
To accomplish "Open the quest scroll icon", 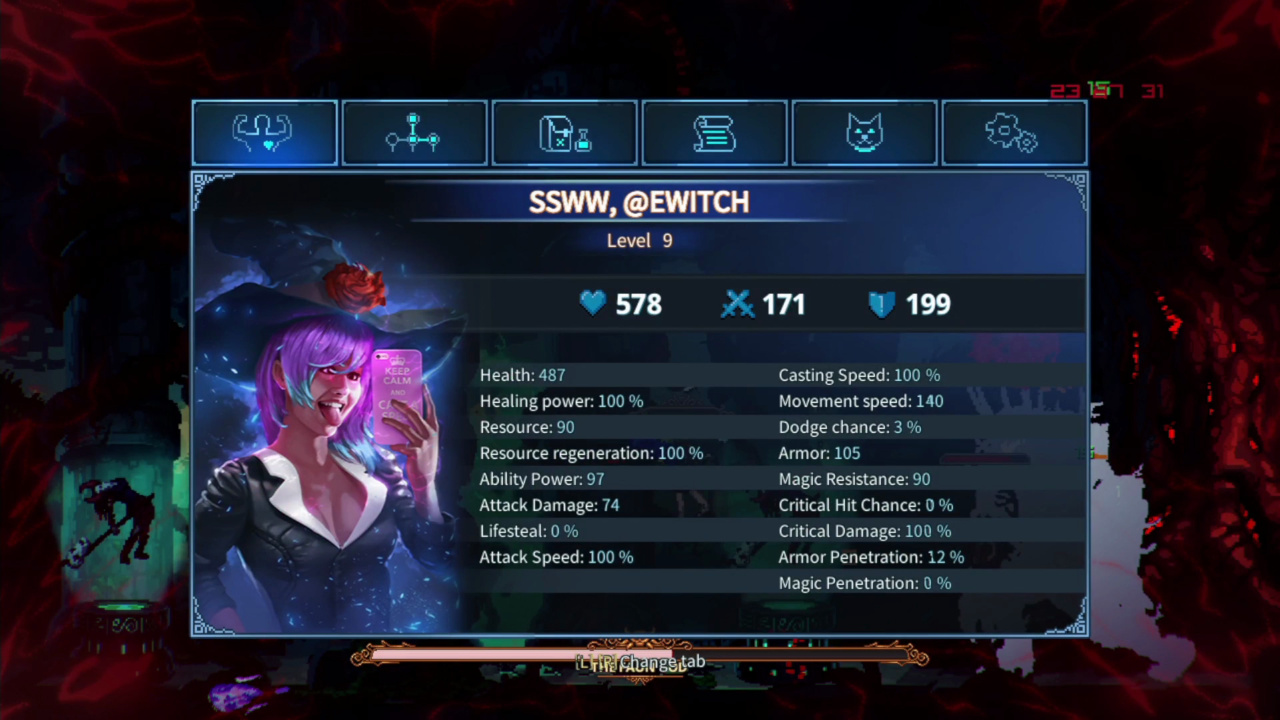I will tap(714, 133).
